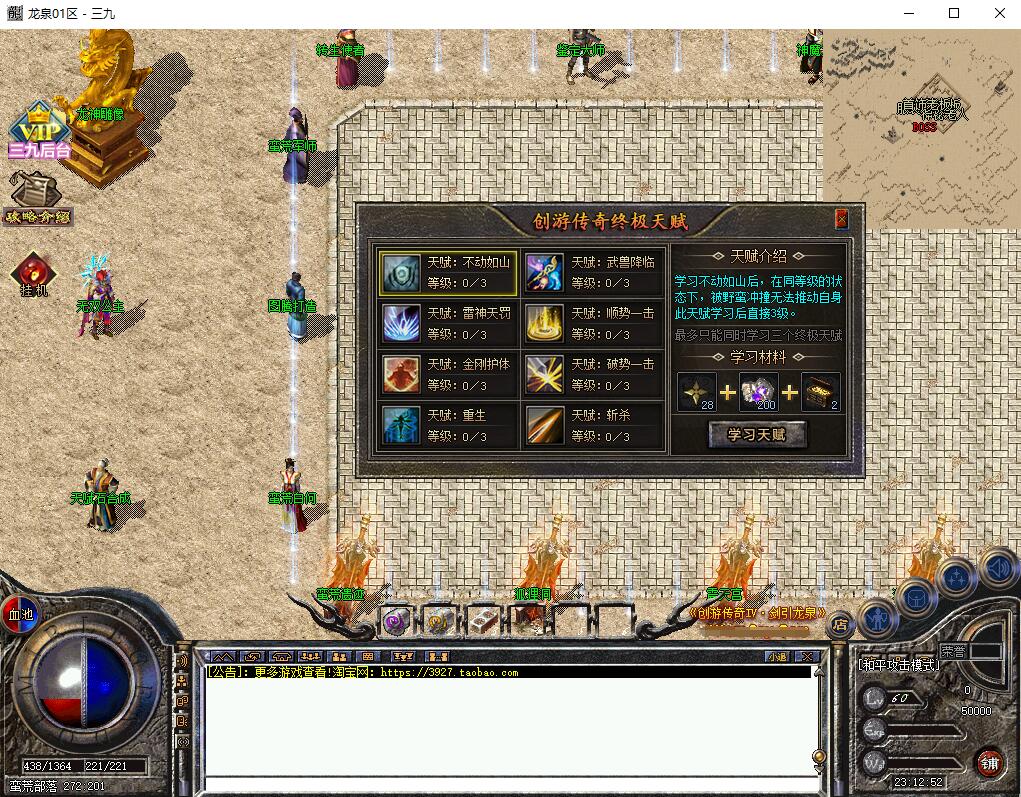
Task: Select the 重生 talent
Action: (448, 426)
